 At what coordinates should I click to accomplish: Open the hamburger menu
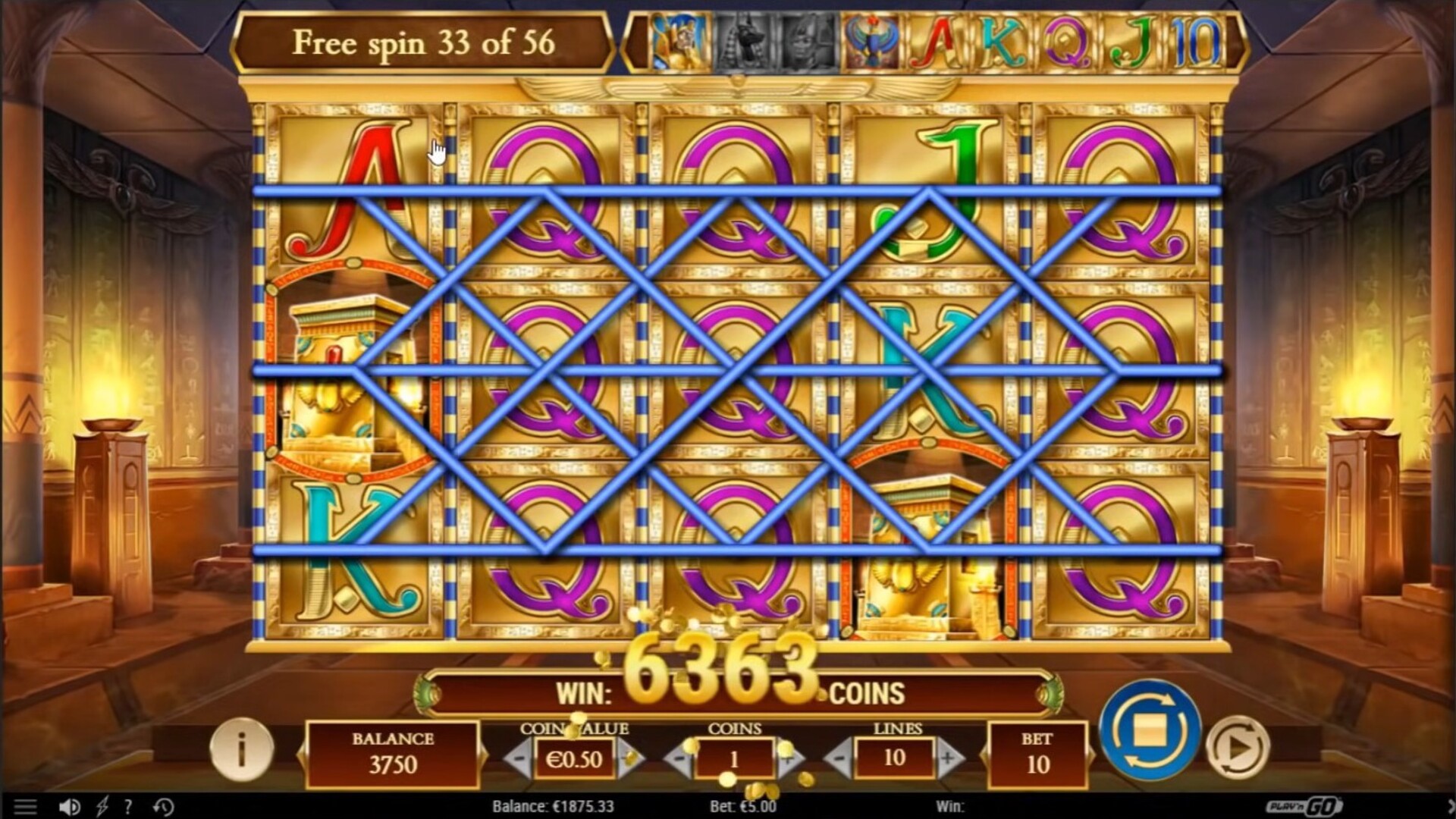[x=25, y=807]
